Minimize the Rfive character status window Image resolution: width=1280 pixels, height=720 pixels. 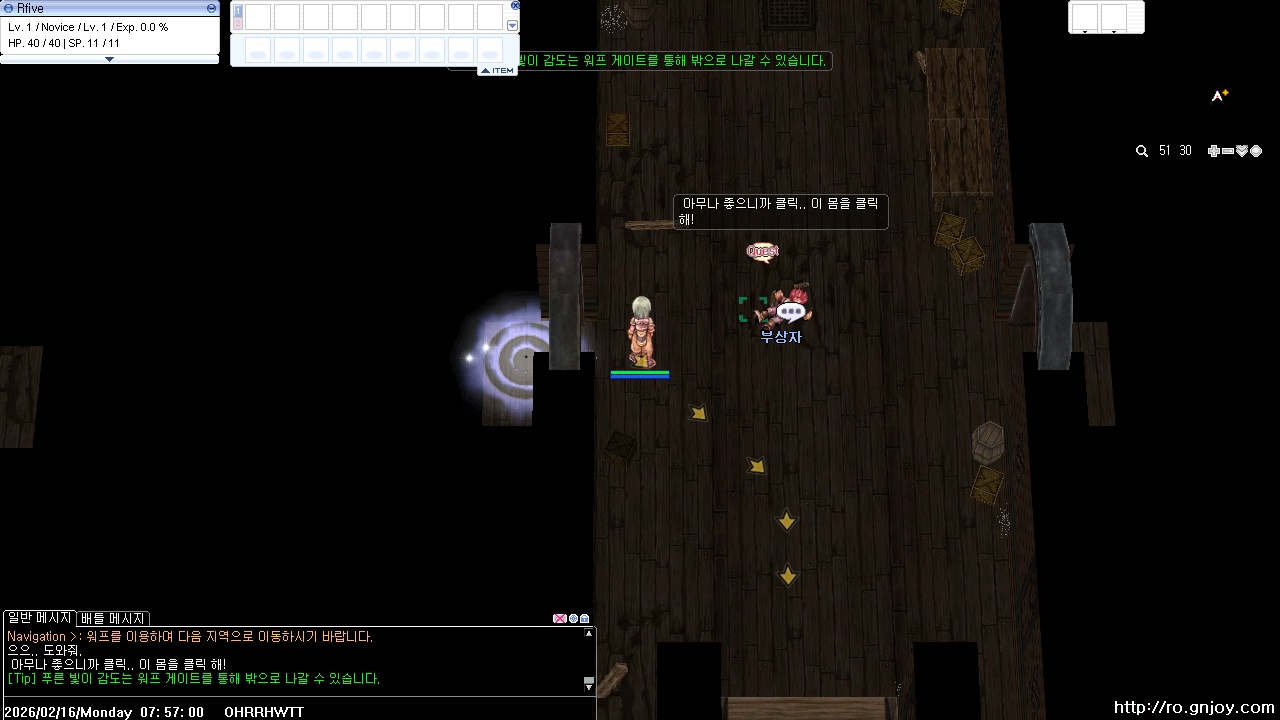[211, 8]
